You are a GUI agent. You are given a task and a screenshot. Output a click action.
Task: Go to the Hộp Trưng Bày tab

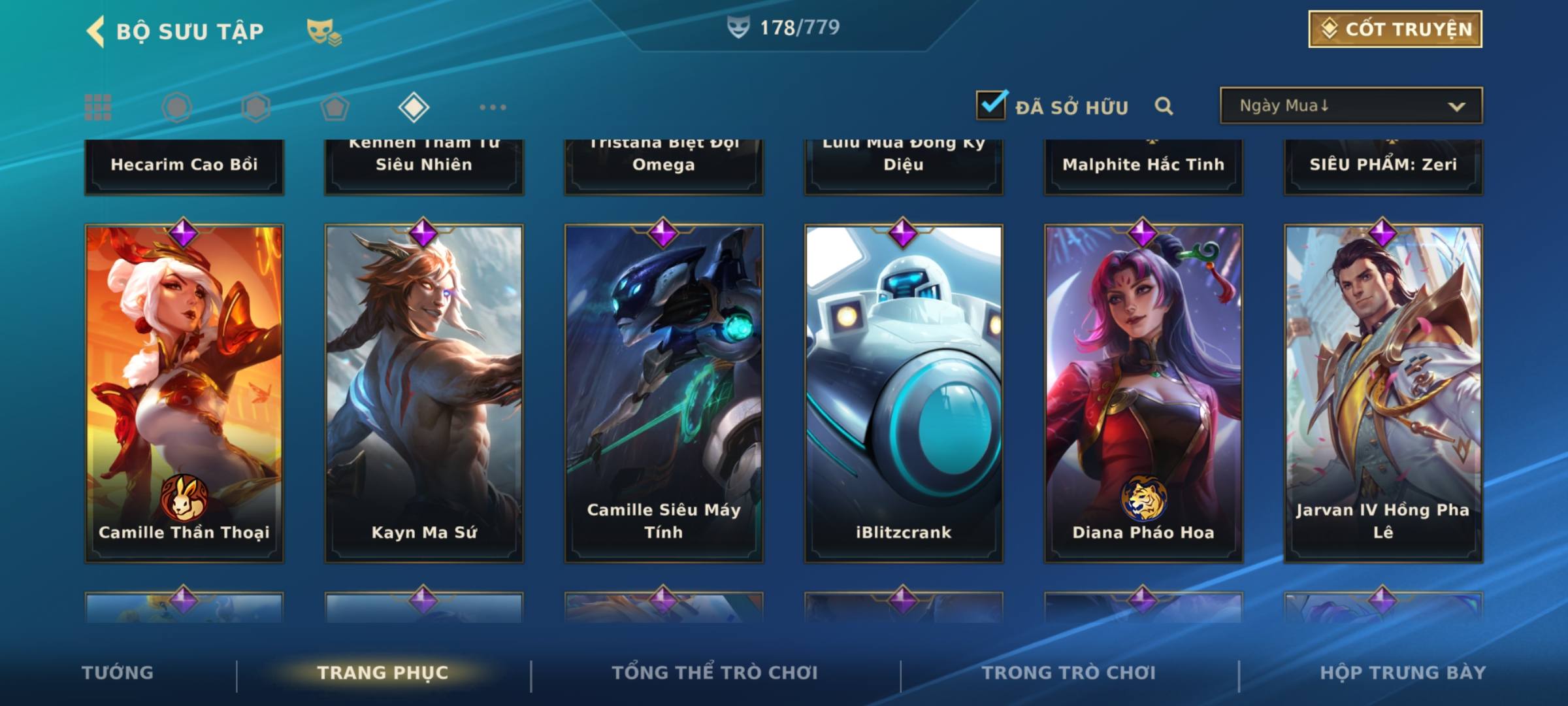pos(1403,673)
